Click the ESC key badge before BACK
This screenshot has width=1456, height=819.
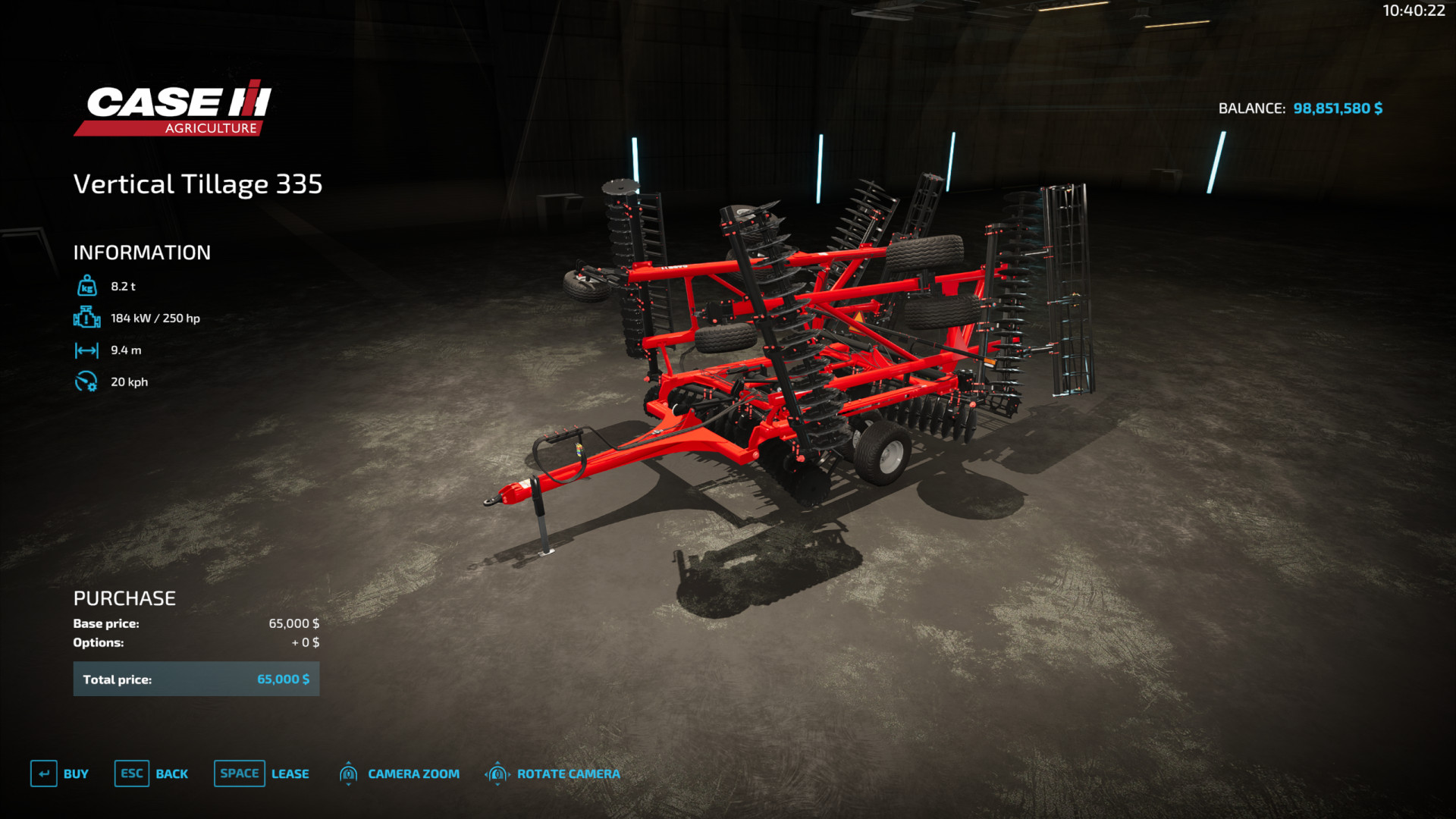click(x=130, y=773)
